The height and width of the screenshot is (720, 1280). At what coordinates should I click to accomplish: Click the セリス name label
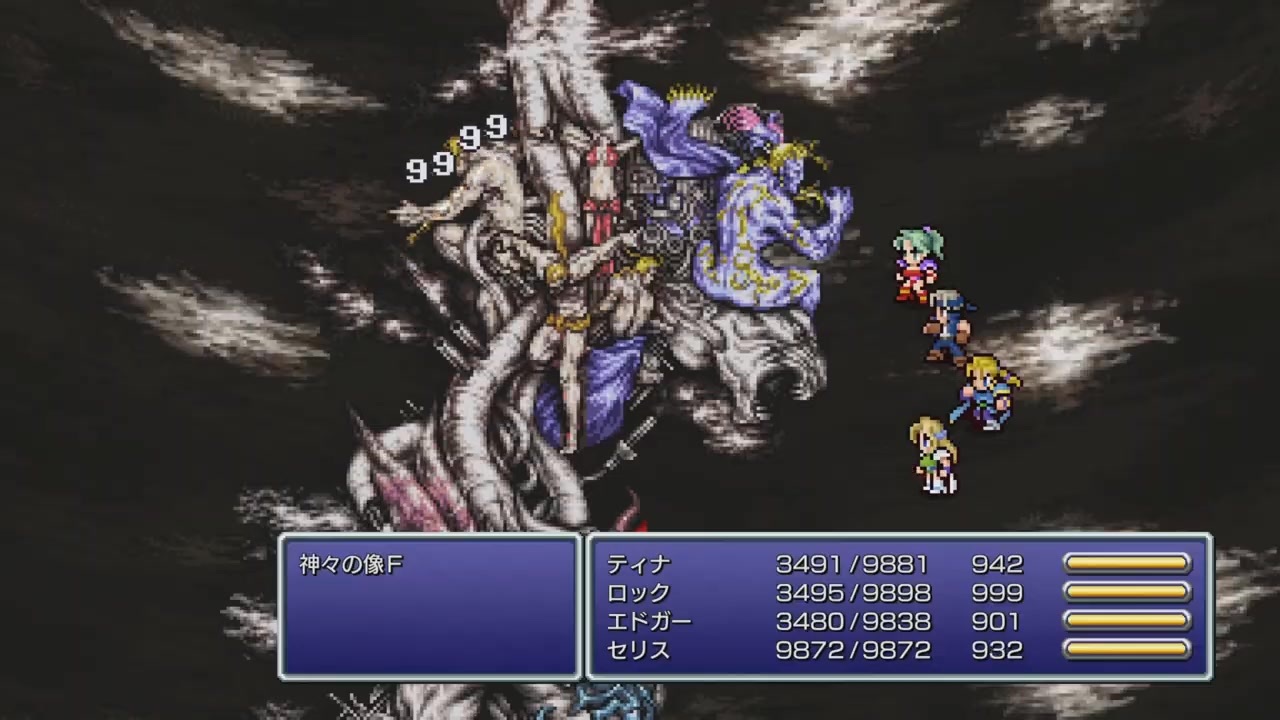point(636,650)
